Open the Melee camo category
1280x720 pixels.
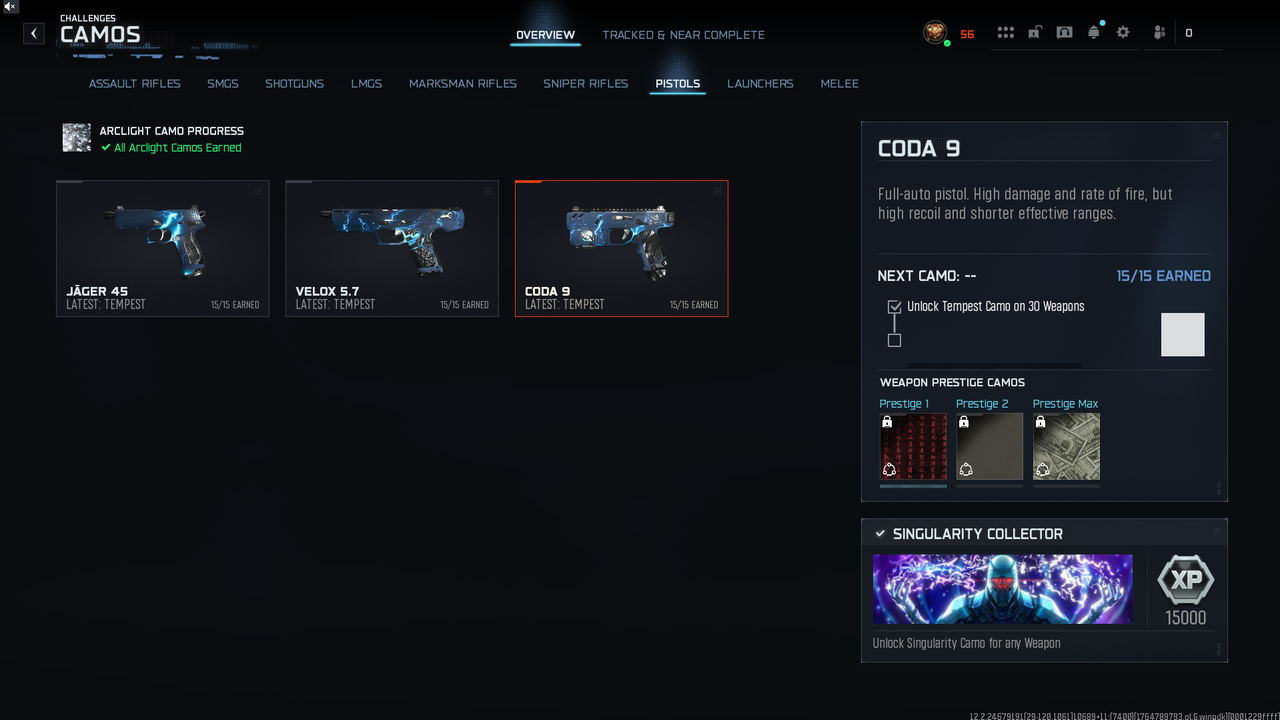point(839,84)
